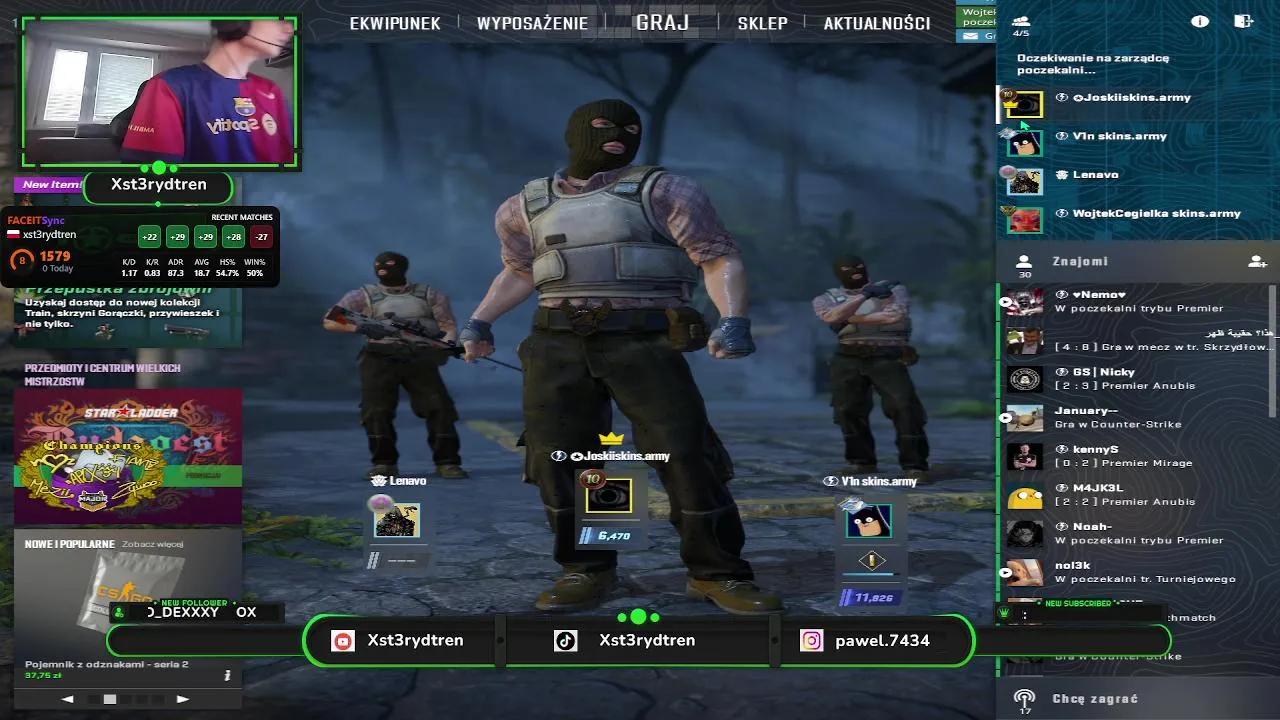The width and height of the screenshot is (1280, 720).
Task: Click the Instagram icon next to pawel.7434
Action: point(810,640)
